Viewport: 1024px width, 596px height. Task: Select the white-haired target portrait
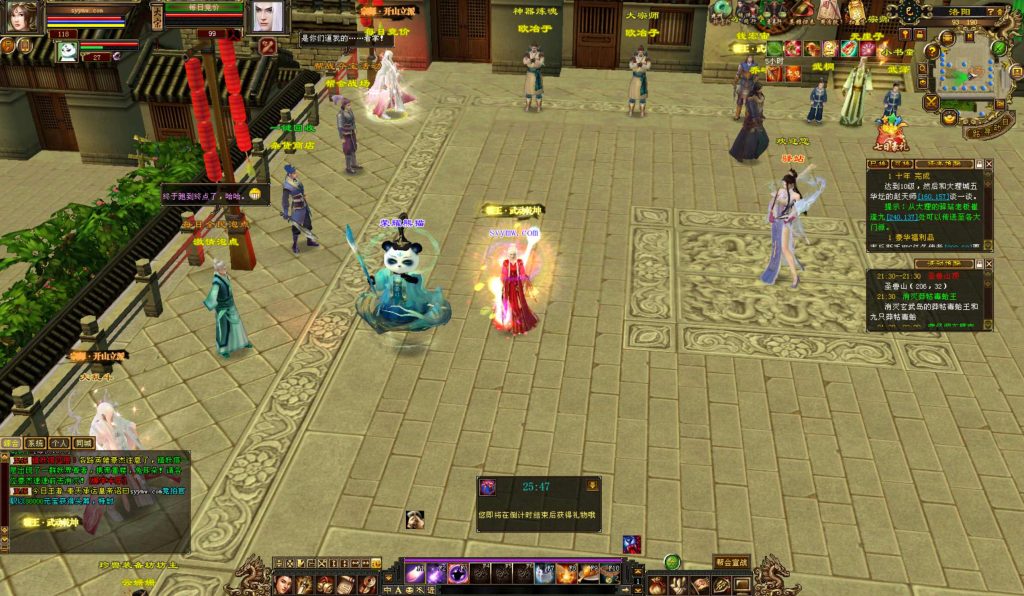tap(265, 16)
